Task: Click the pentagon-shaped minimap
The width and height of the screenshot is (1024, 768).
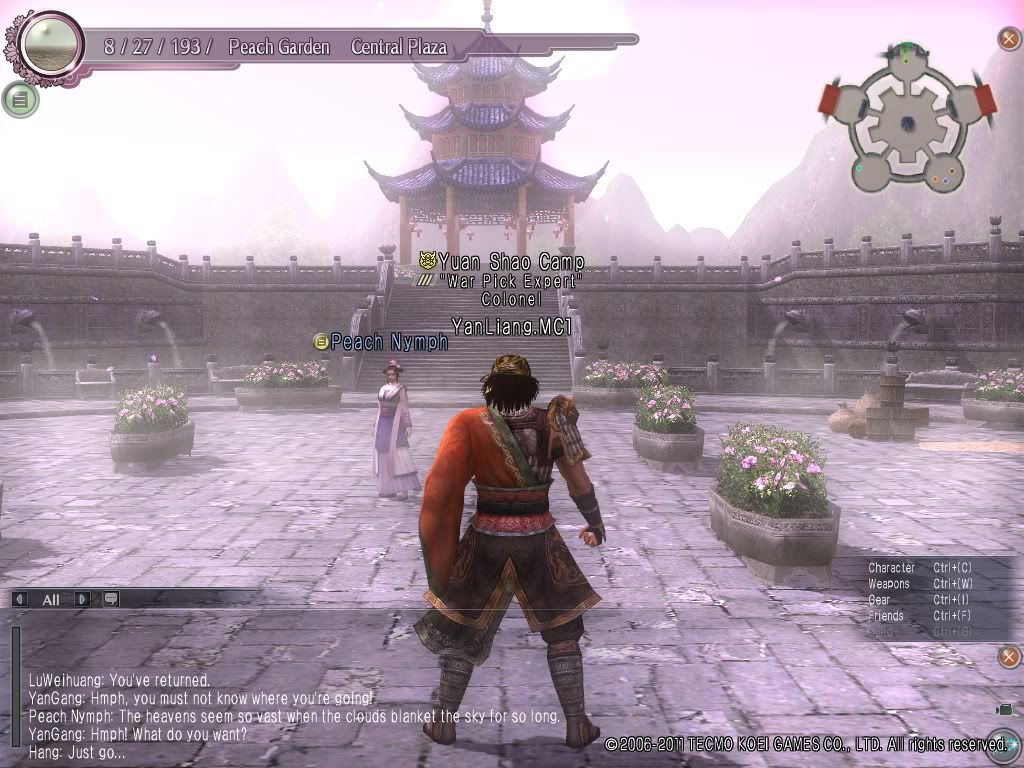Action: tap(908, 122)
